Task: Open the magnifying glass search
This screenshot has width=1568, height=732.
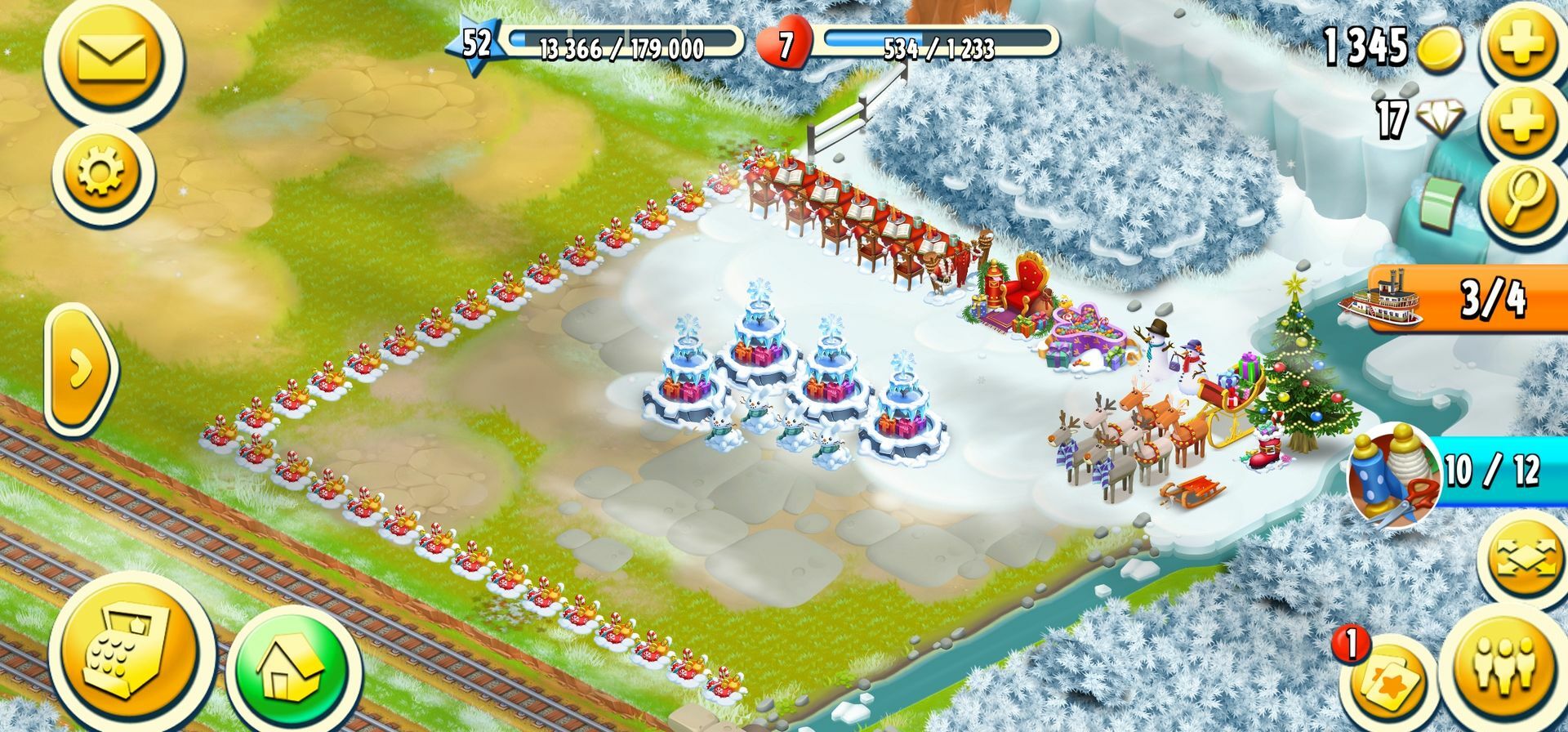Action: tap(1522, 200)
